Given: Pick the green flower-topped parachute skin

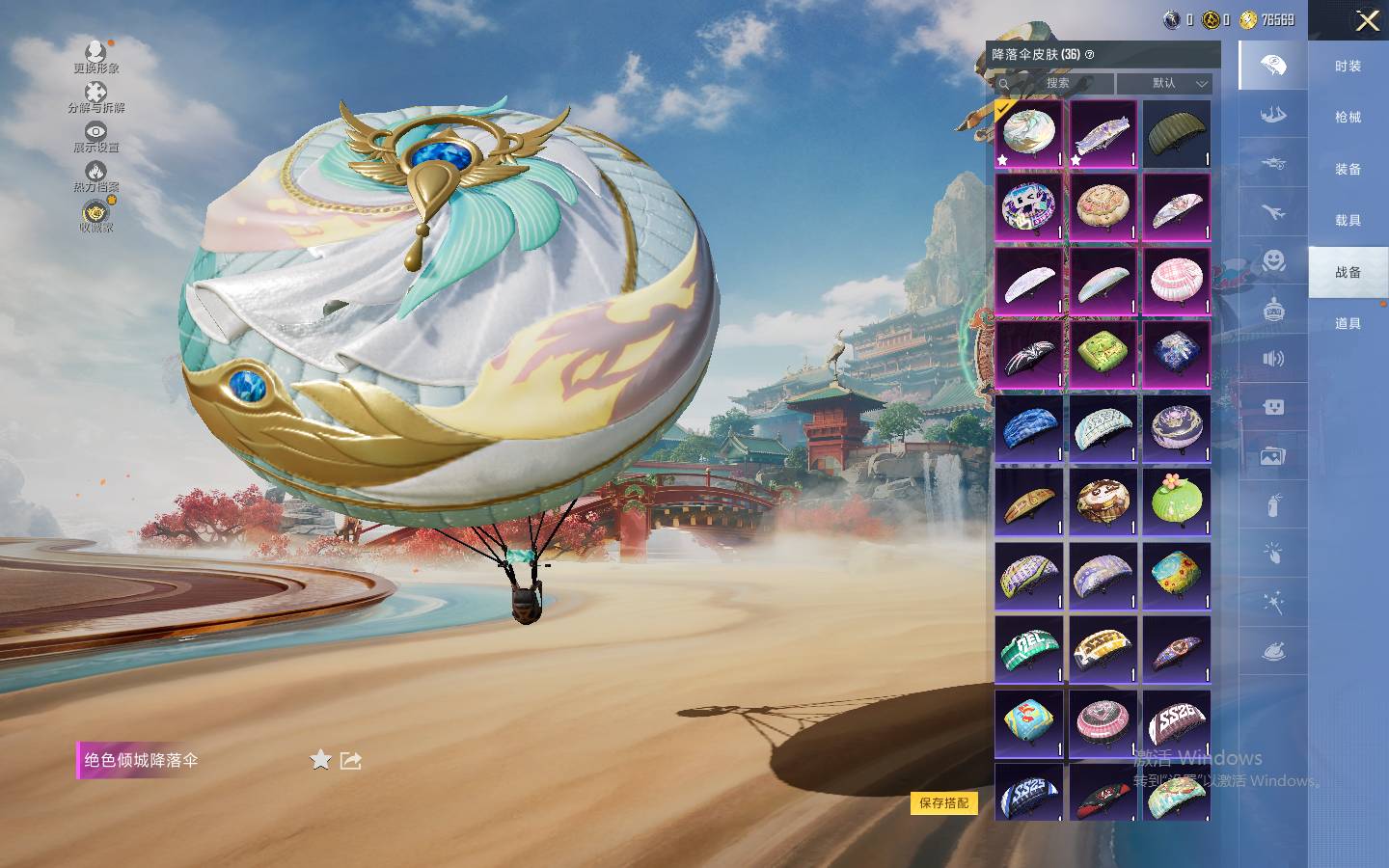Looking at the screenshot, I should click(x=1176, y=502).
